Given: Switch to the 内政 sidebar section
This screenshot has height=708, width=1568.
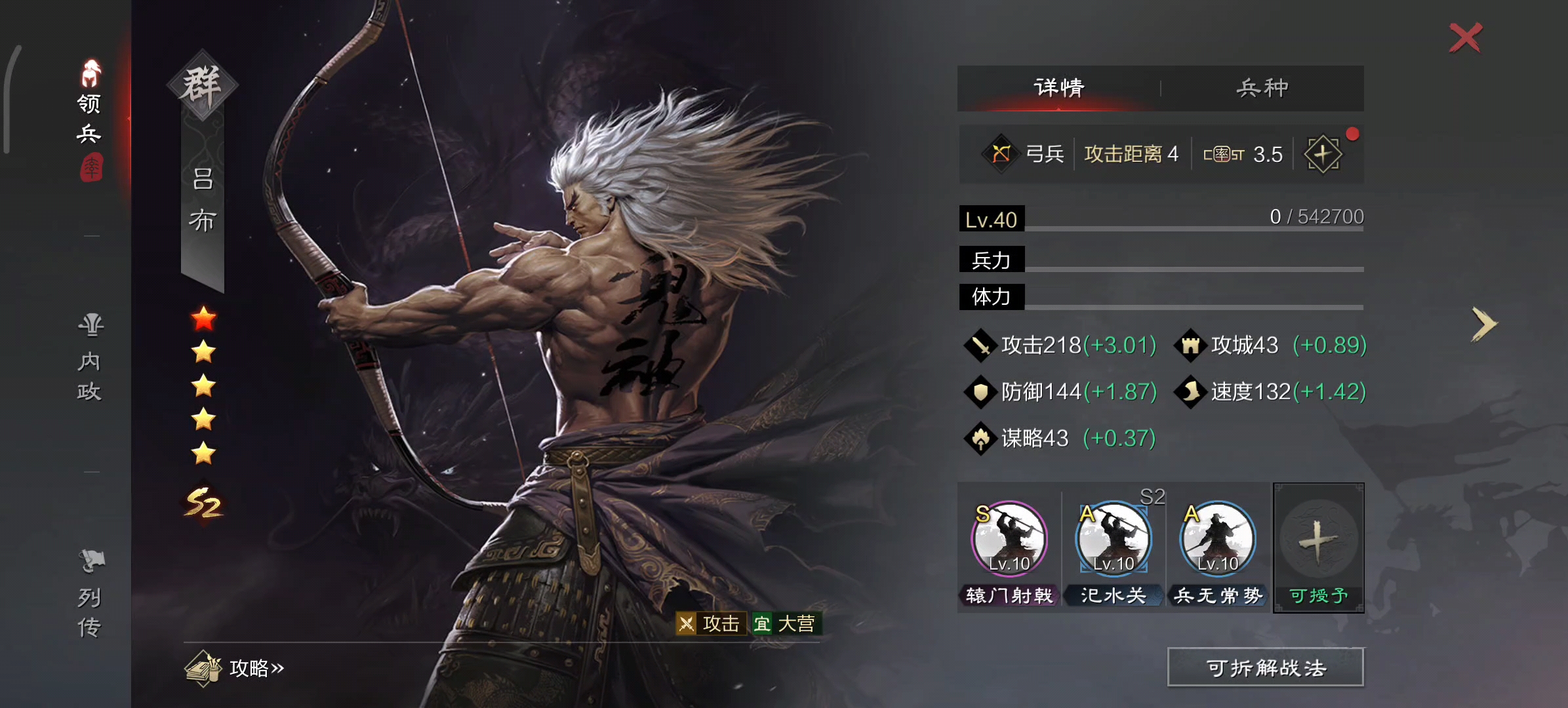Looking at the screenshot, I should pyautogui.click(x=90, y=357).
